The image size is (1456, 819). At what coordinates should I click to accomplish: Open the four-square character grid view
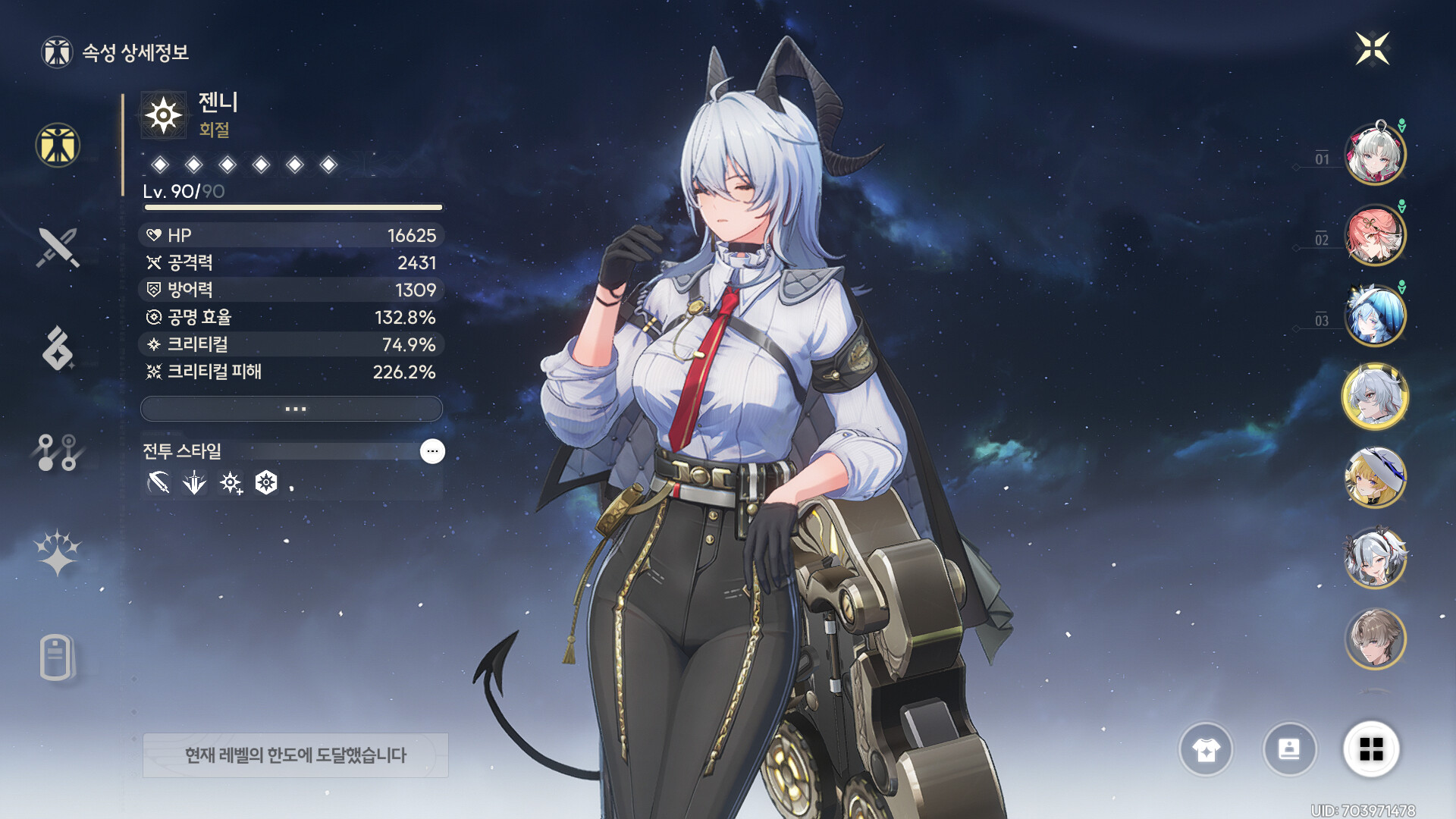coord(1371,749)
